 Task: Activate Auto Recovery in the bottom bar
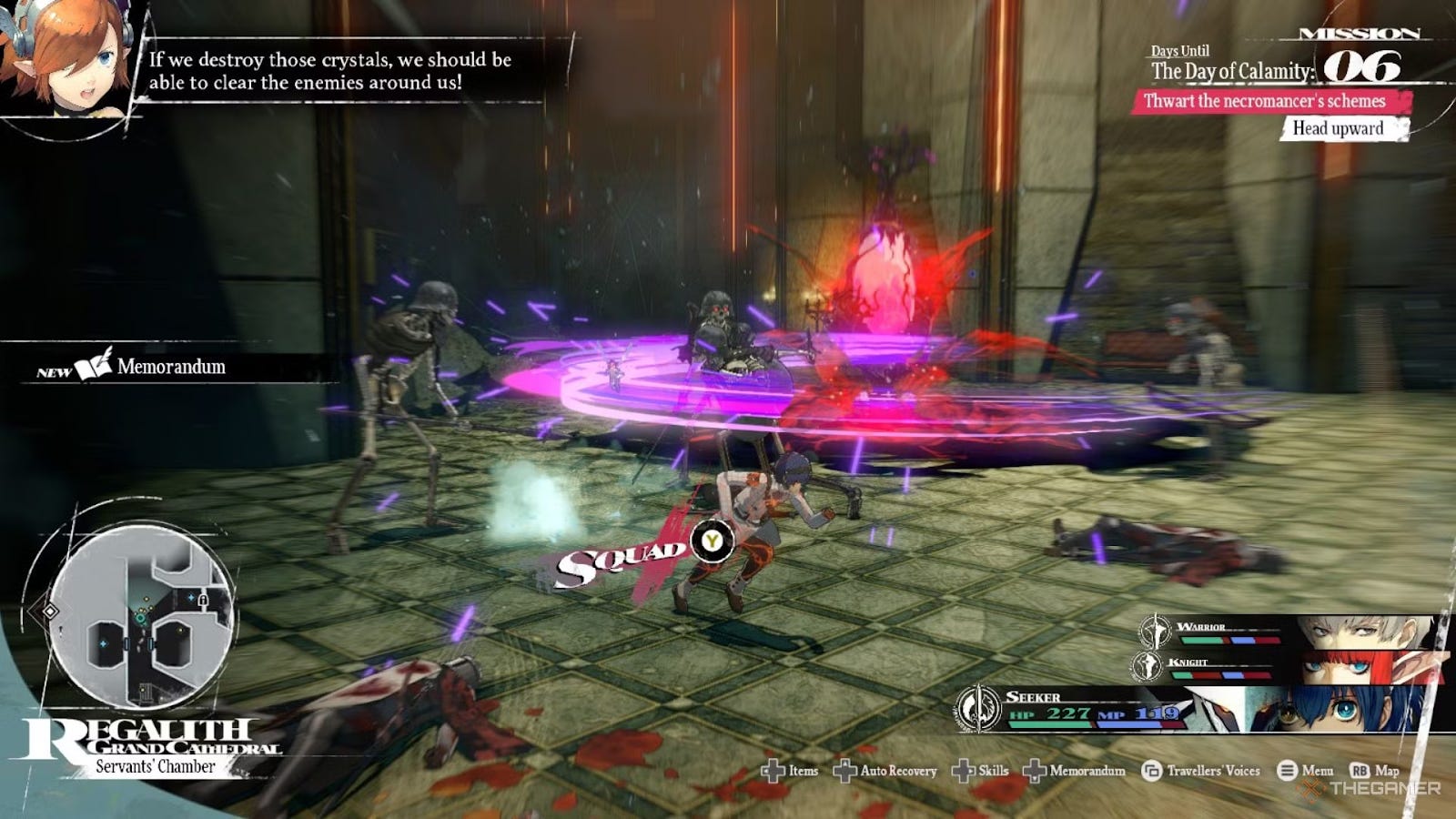pyautogui.click(x=885, y=771)
